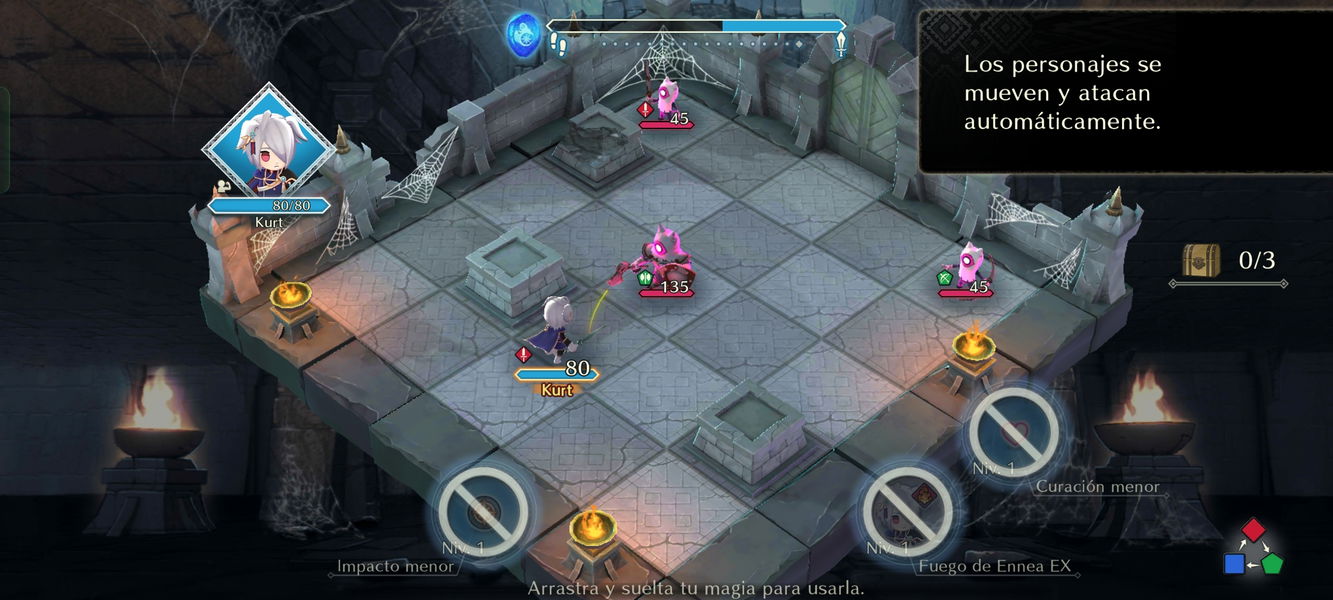Select the Impacto menor spell
The height and width of the screenshot is (600, 1333).
pos(483,513)
